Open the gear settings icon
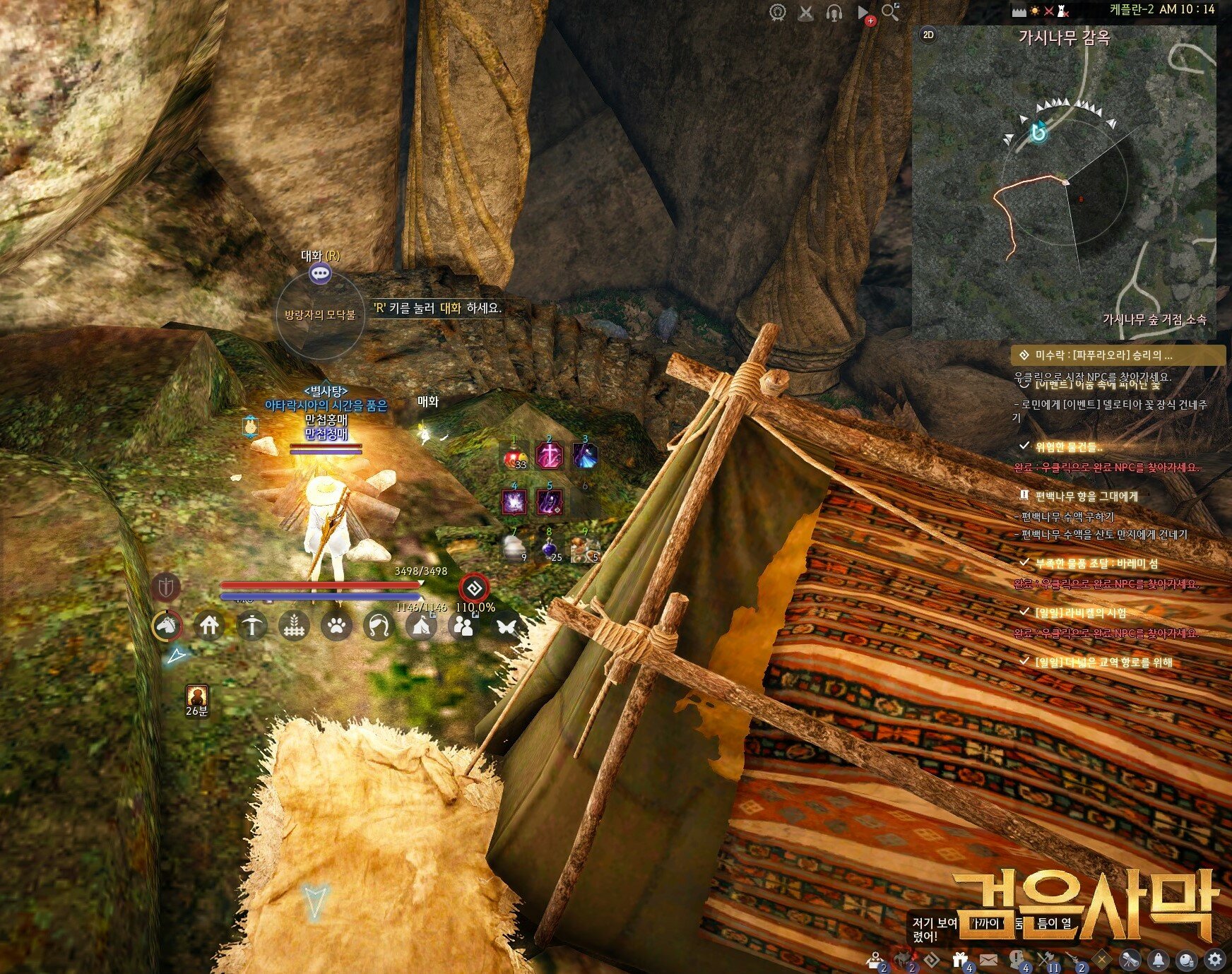1232x974 pixels. click(1214, 959)
